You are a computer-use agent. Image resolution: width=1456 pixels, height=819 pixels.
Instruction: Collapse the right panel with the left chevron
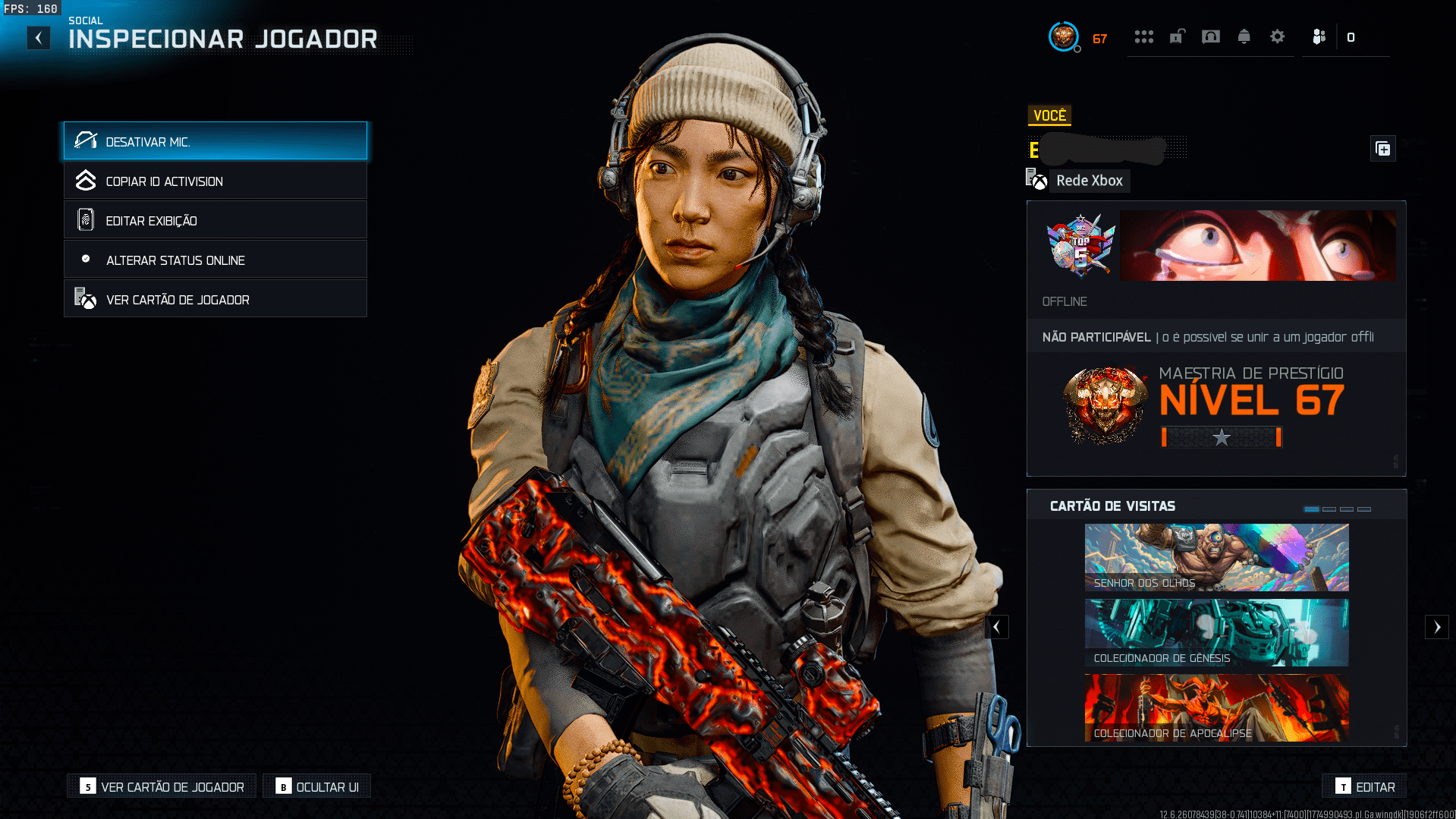tap(996, 627)
